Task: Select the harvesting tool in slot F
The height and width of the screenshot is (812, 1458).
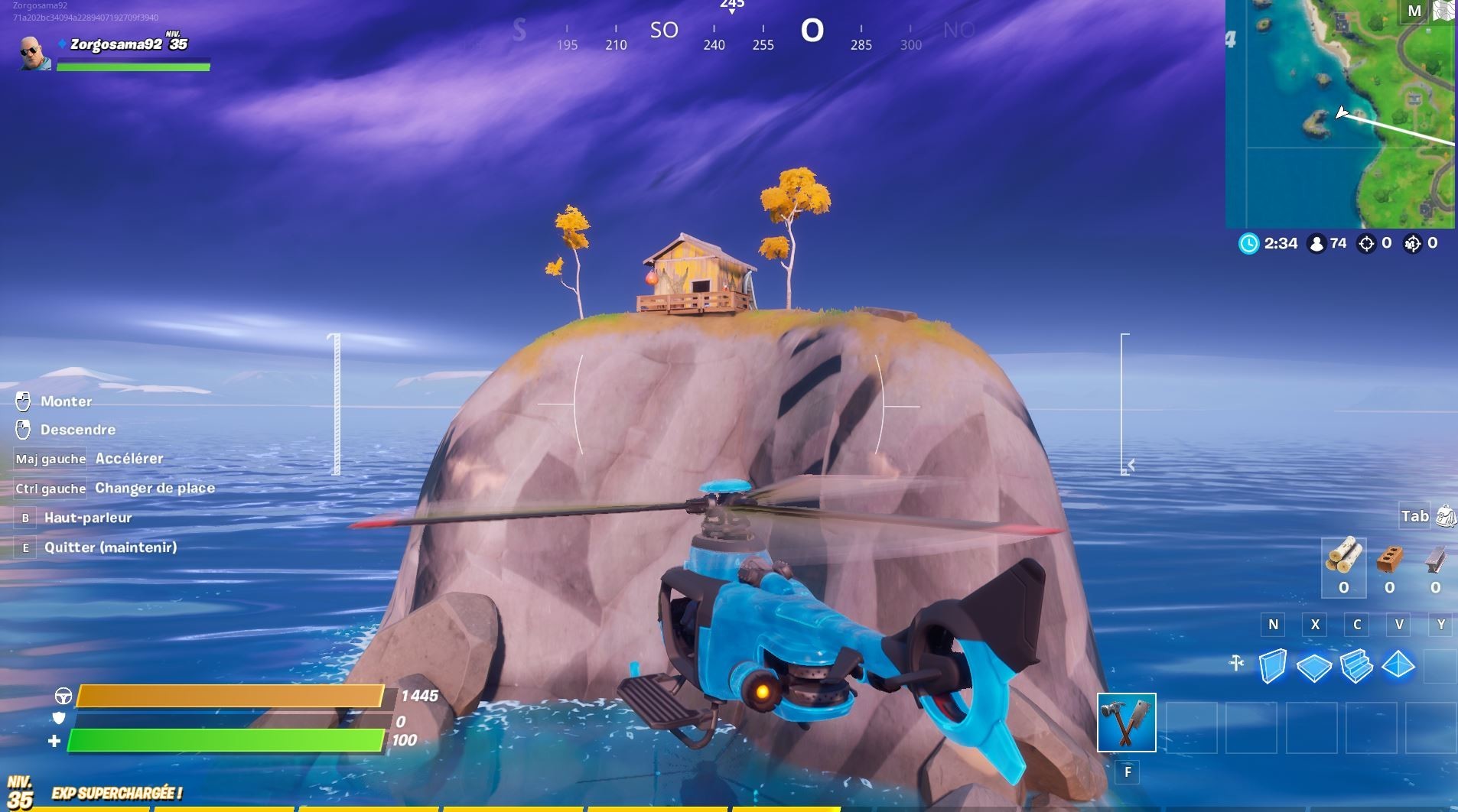Action: (x=1126, y=721)
